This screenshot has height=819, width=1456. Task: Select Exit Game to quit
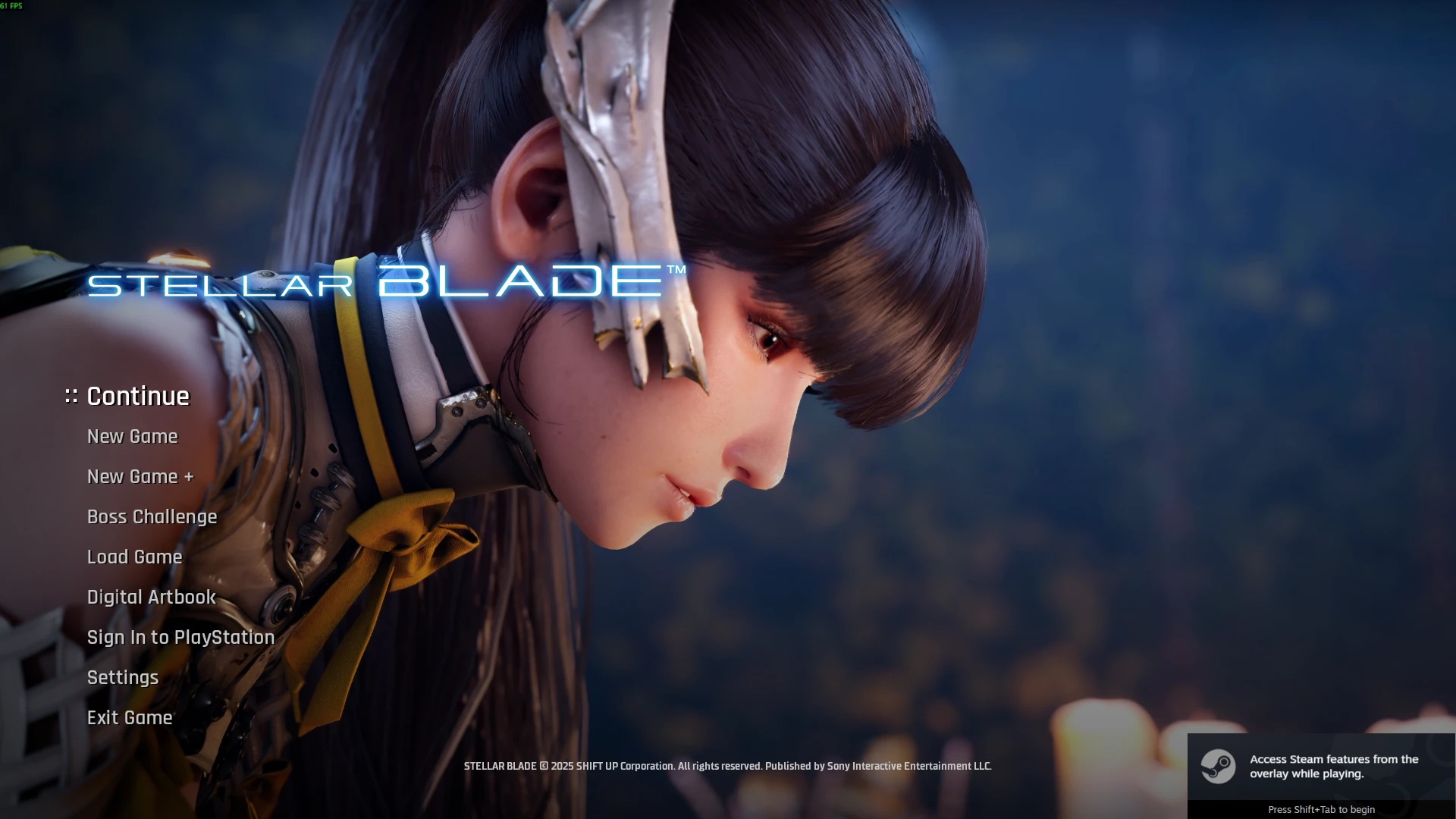point(129,717)
